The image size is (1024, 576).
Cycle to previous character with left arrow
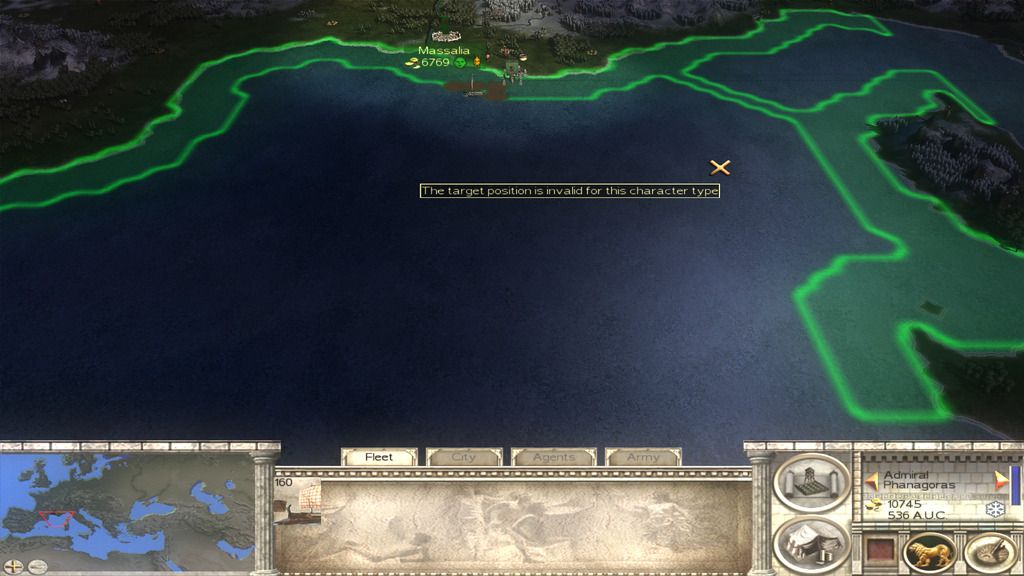click(x=872, y=479)
